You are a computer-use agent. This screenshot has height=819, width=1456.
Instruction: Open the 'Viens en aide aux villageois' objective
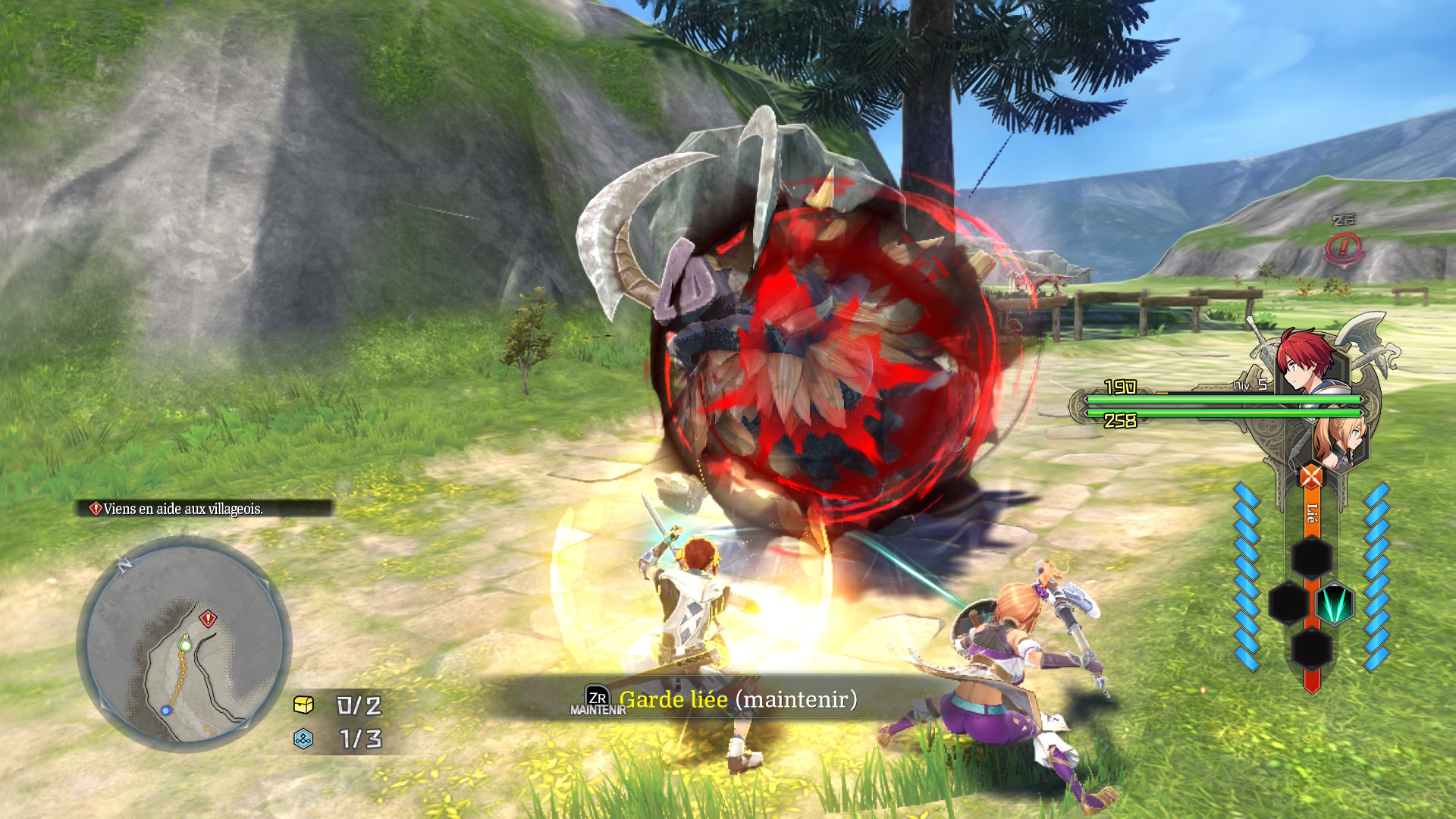184,509
